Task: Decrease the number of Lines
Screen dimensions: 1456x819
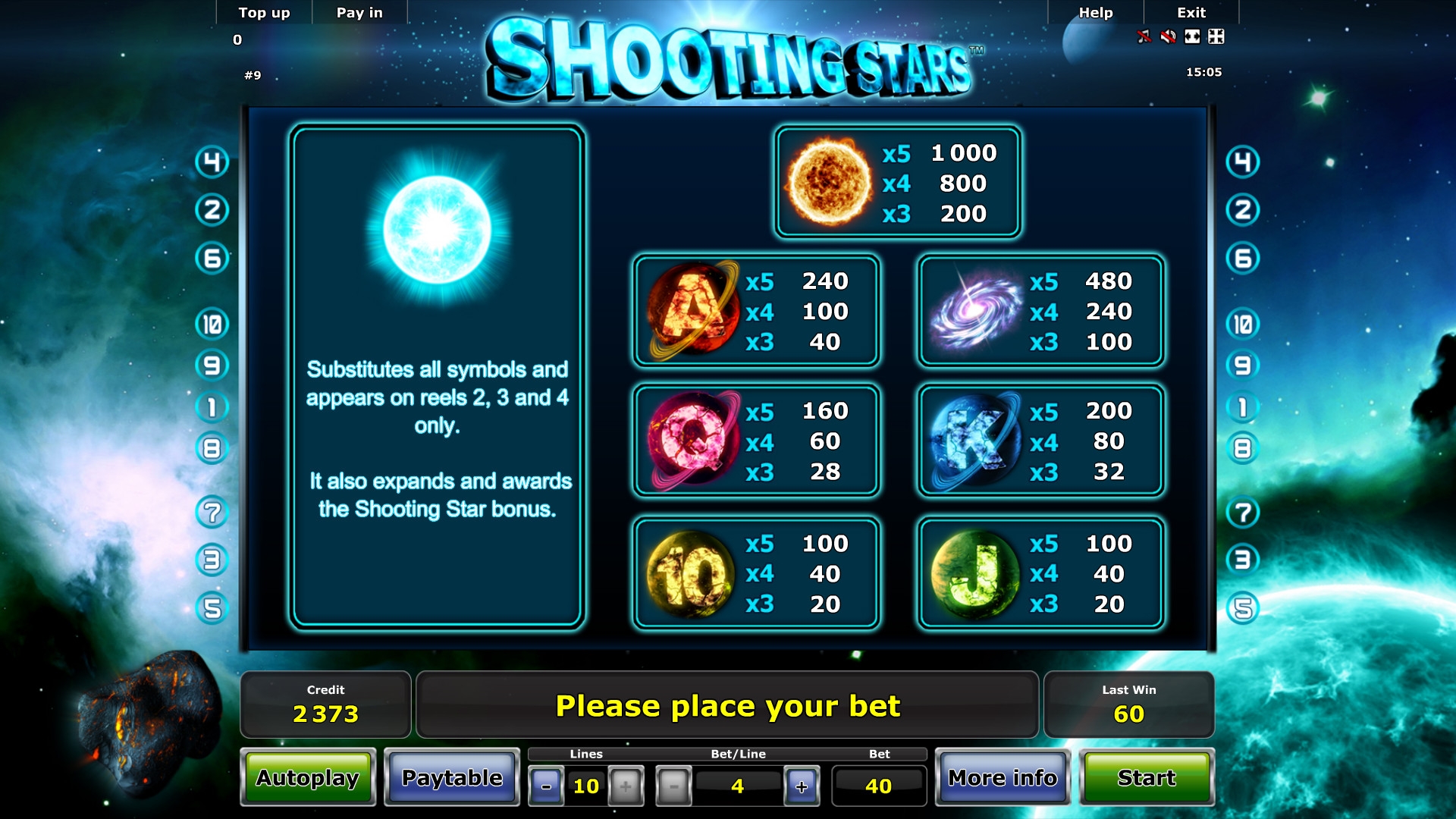Action: point(546,786)
